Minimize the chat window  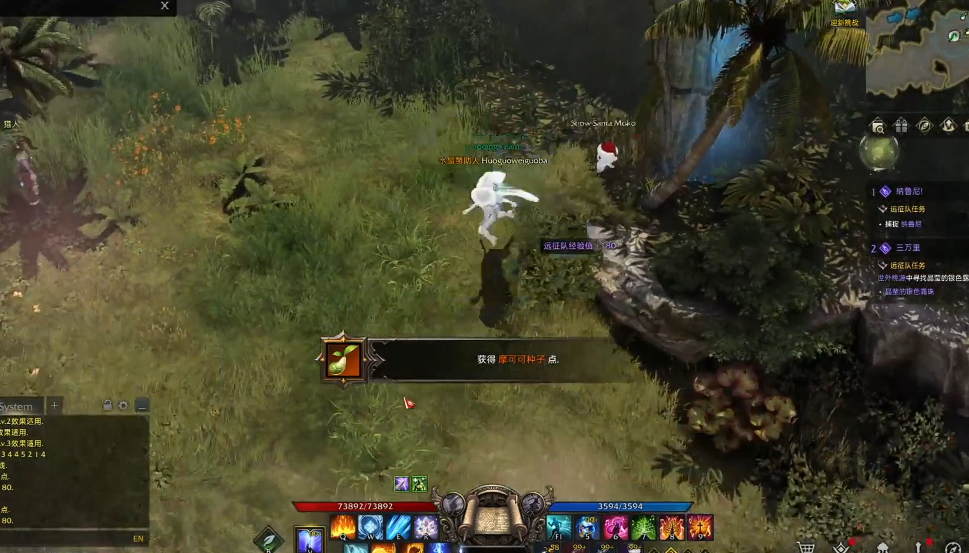141,405
